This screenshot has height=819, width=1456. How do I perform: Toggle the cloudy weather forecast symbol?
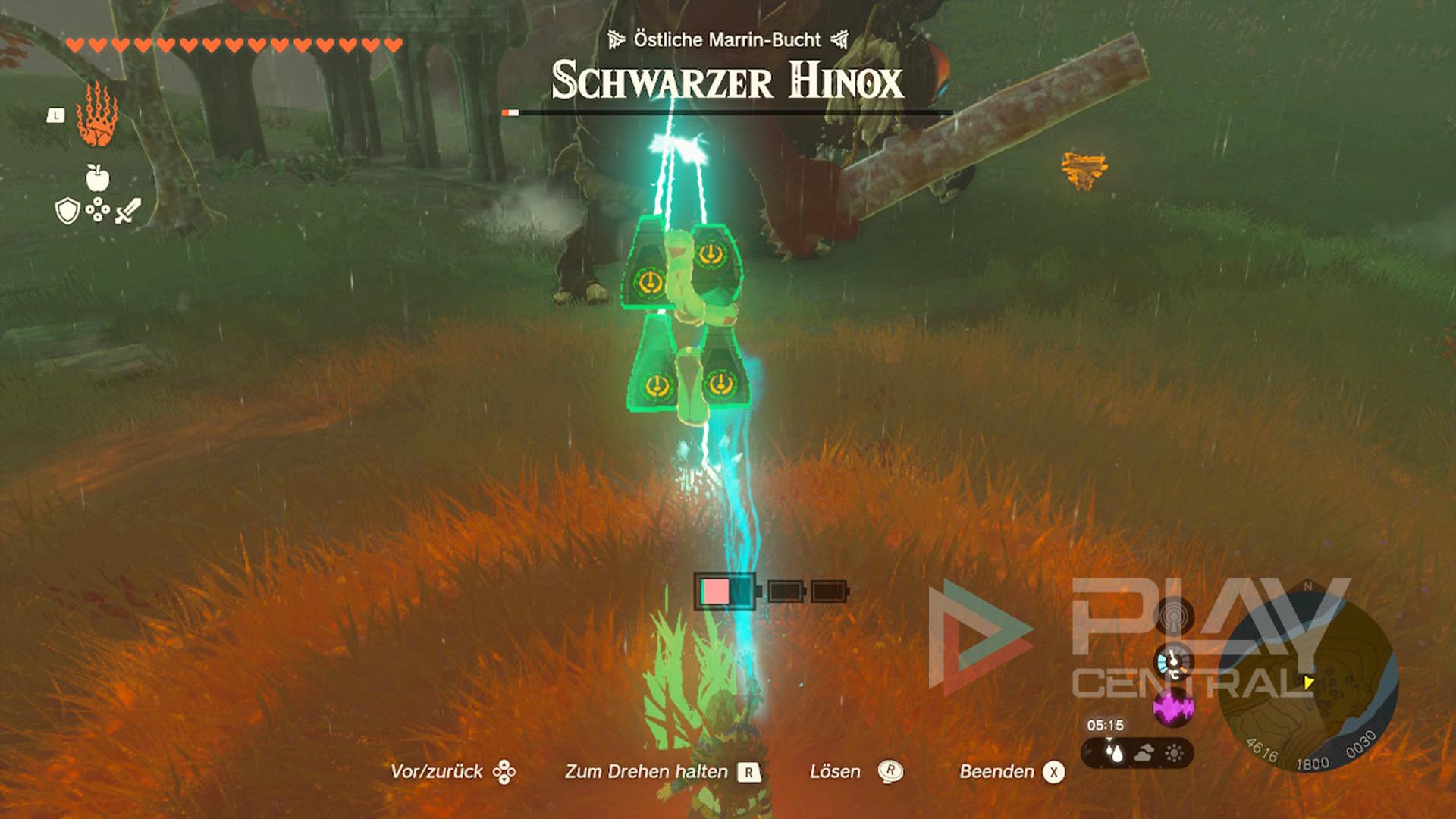pyautogui.click(x=1146, y=752)
